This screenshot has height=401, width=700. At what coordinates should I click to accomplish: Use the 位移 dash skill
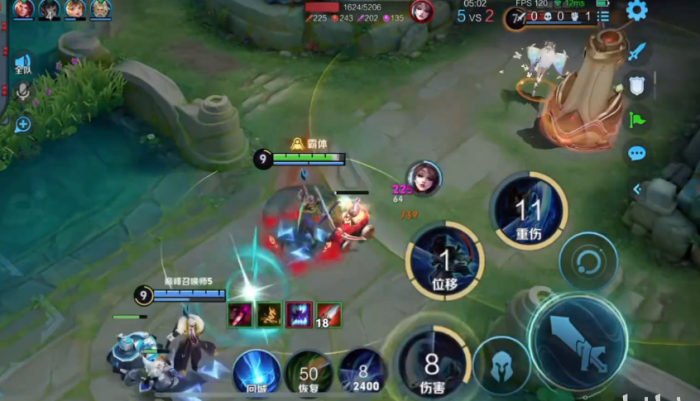[444, 260]
